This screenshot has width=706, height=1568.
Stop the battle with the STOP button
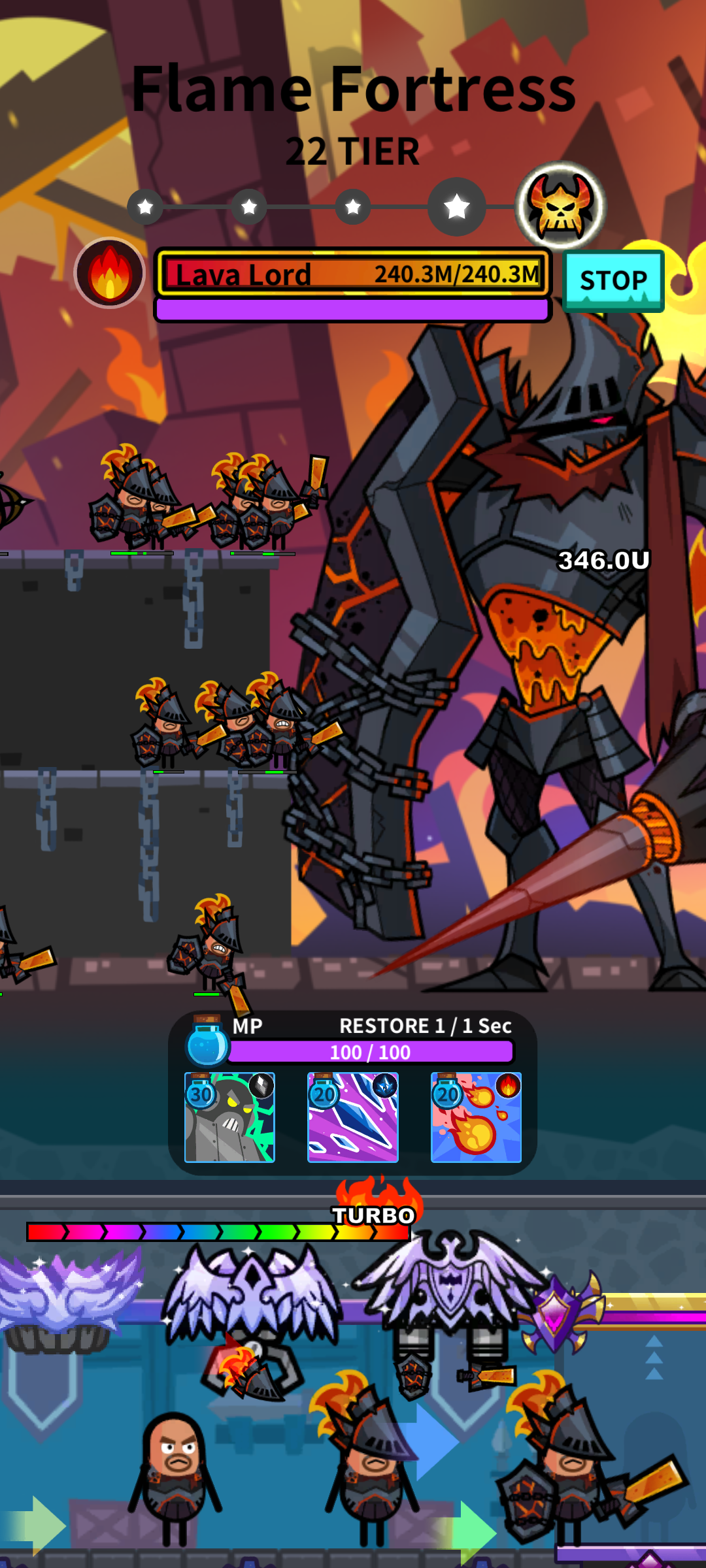click(613, 281)
